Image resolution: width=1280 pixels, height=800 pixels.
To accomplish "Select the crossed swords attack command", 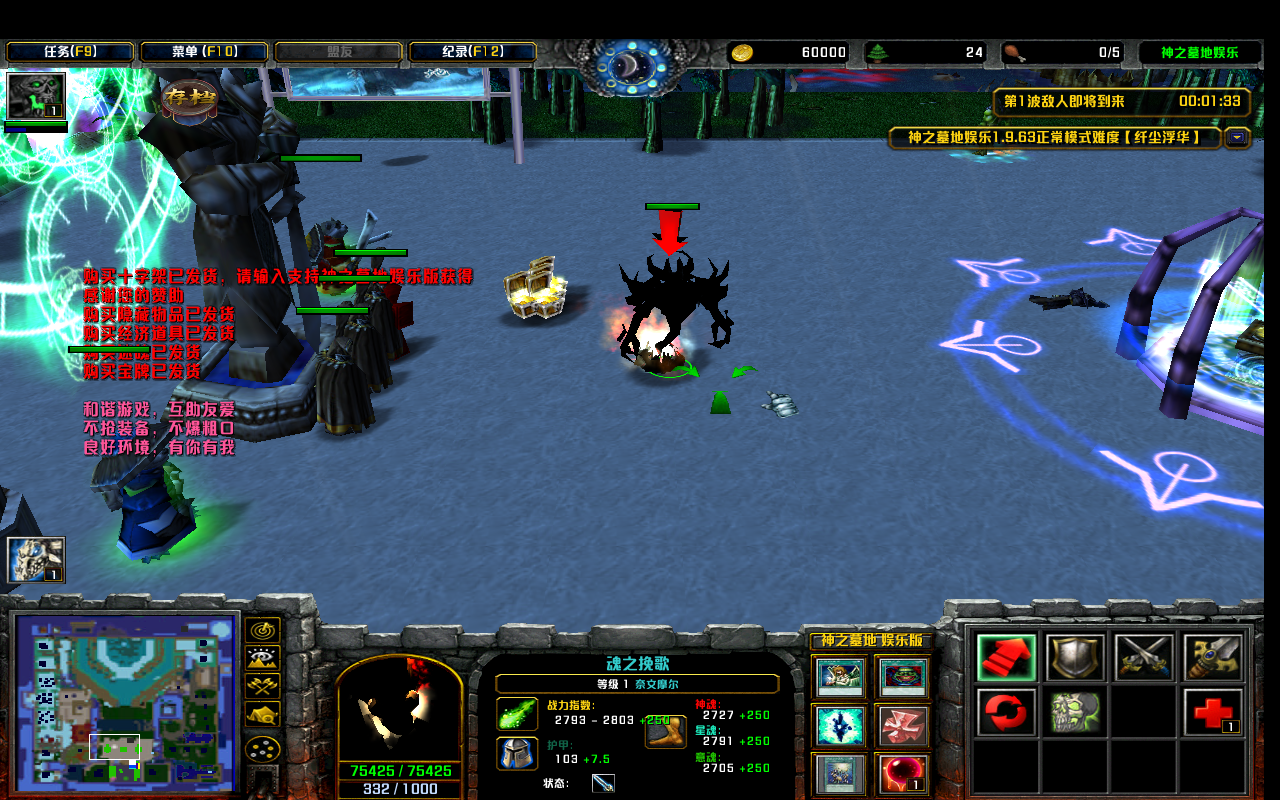I will point(1143,659).
